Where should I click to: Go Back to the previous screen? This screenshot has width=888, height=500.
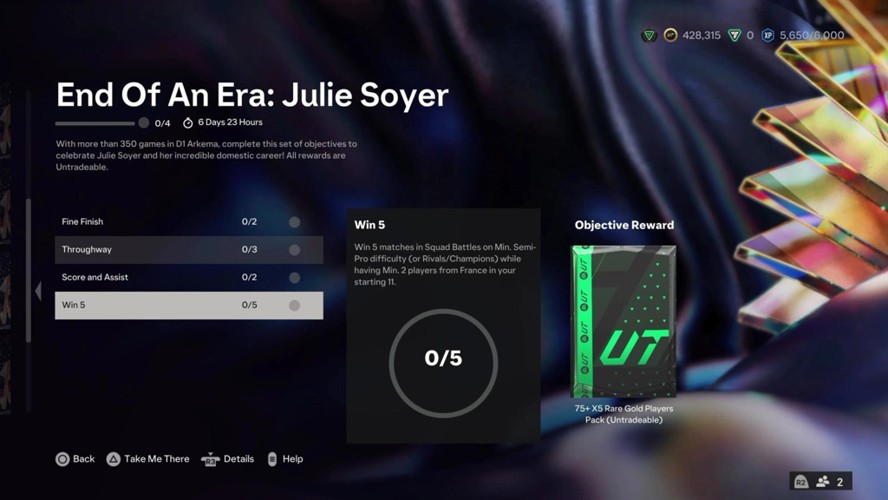[75, 459]
